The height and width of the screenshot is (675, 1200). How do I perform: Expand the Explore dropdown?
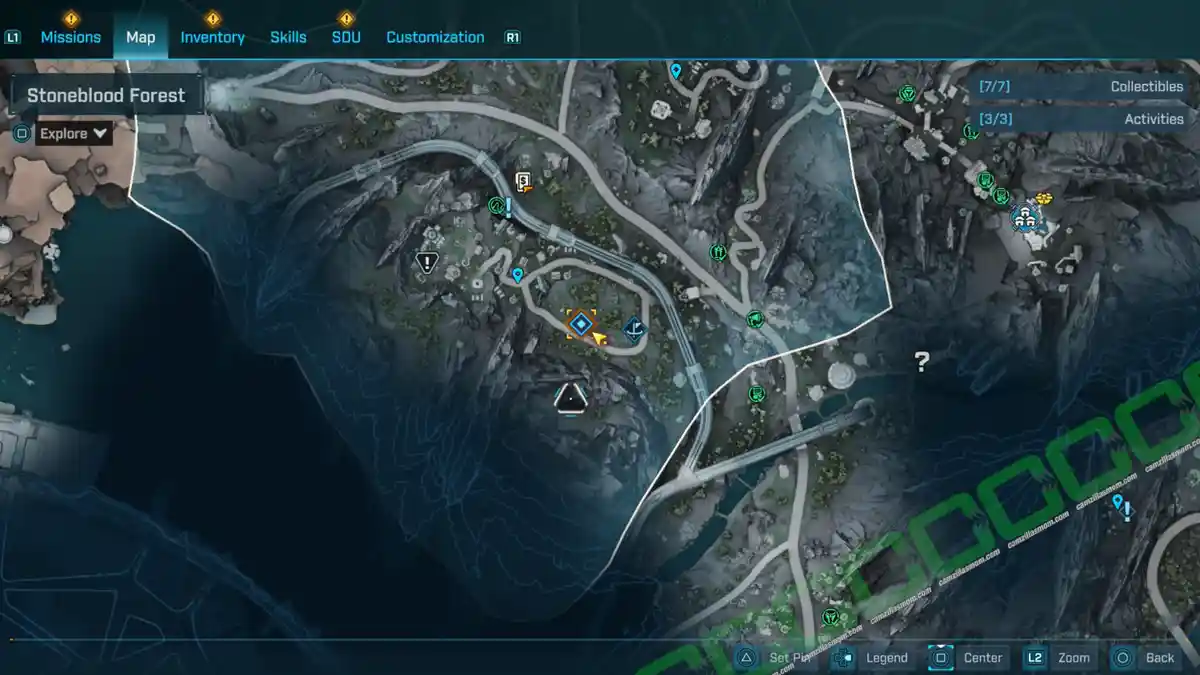pyautogui.click(x=74, y=133)
